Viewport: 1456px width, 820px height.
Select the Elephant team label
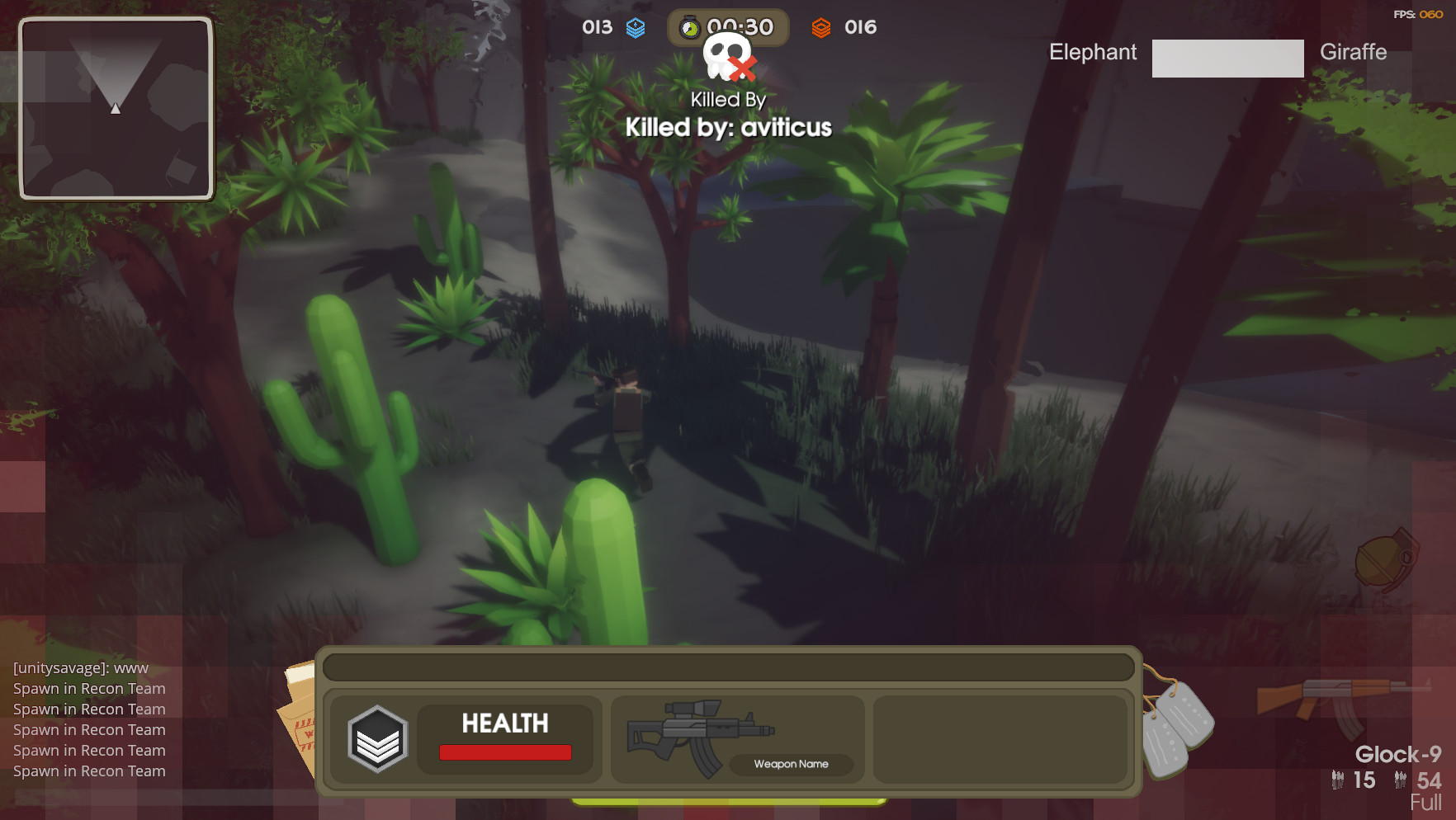tap(1092, 52)
